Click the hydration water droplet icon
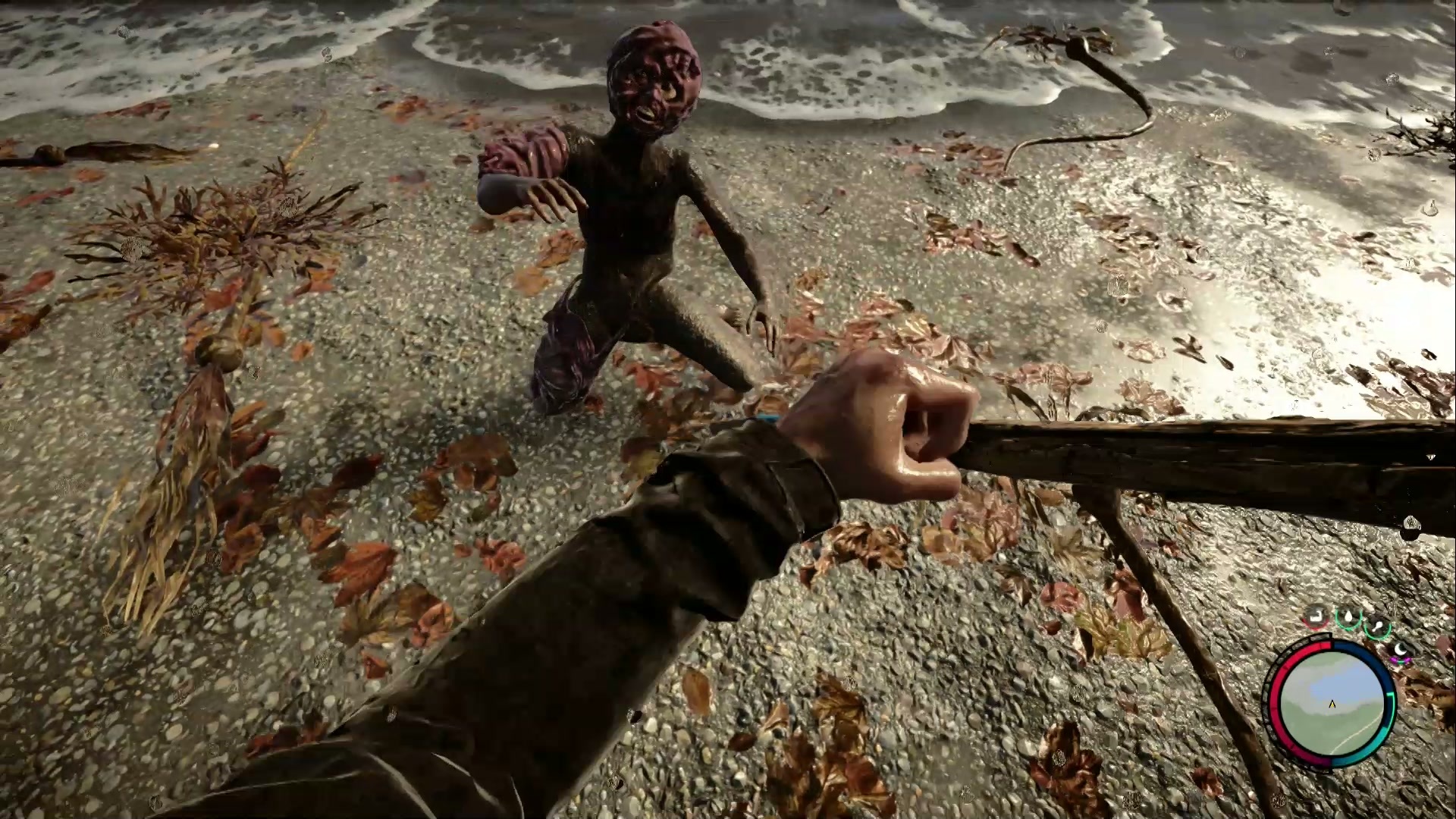 click(1348, 616)
